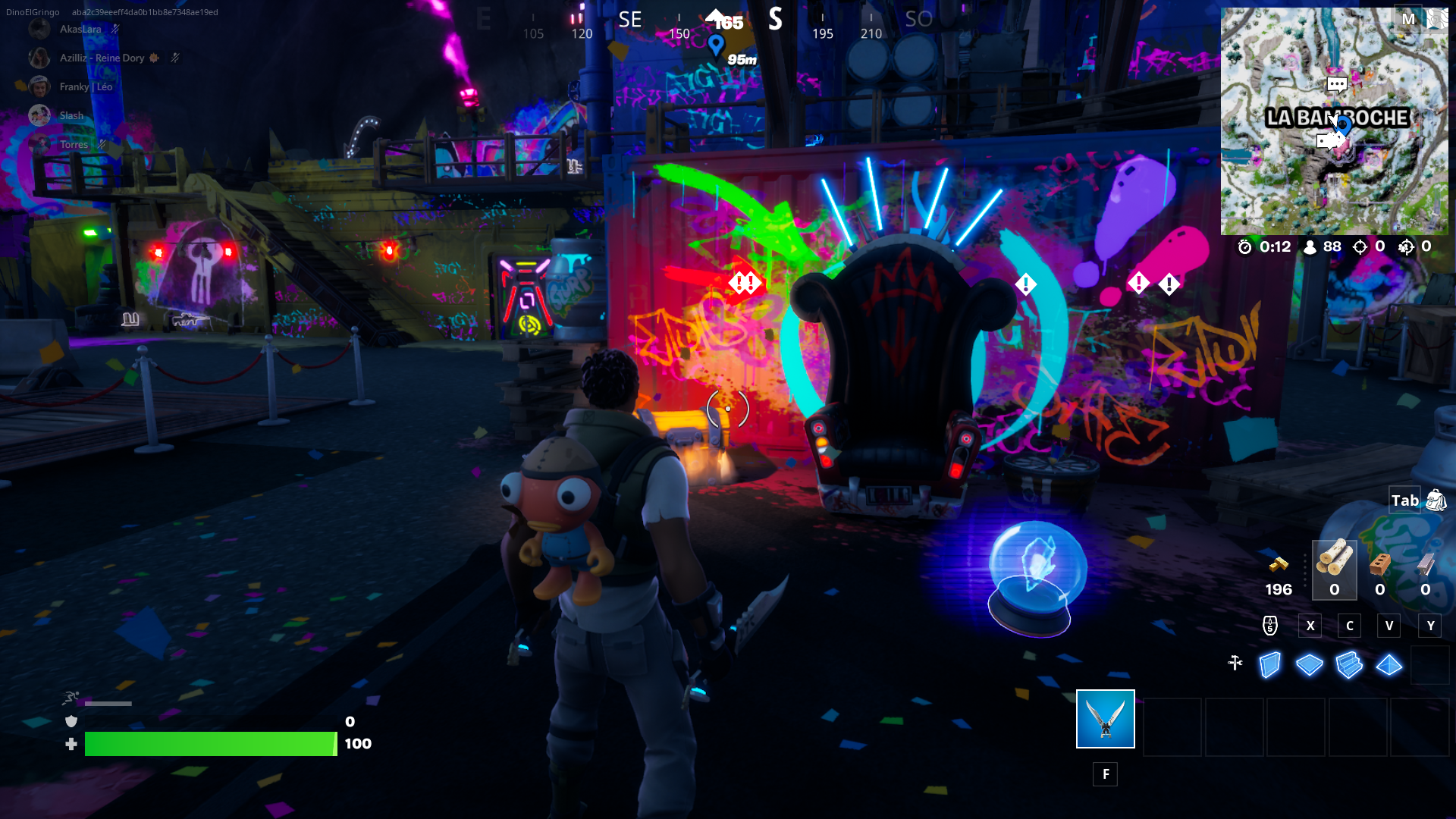Click the players remaining icon beside 88
Screen dimensions: 1456x819
click(1310, 246)
